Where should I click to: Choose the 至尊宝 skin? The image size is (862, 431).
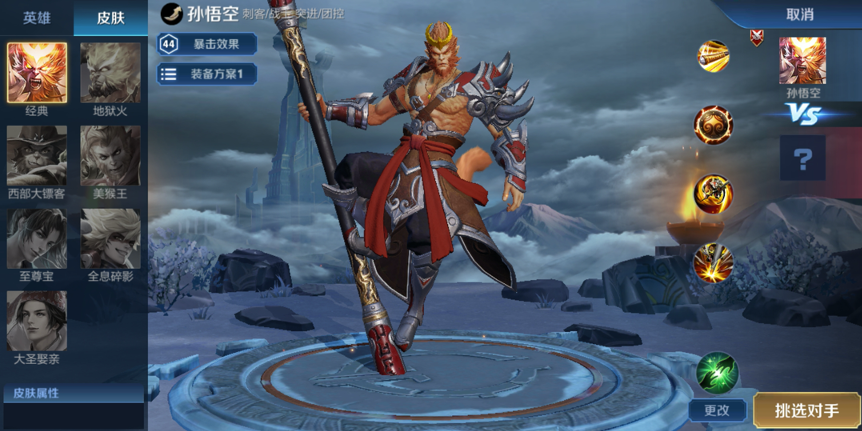coord(37,238)
